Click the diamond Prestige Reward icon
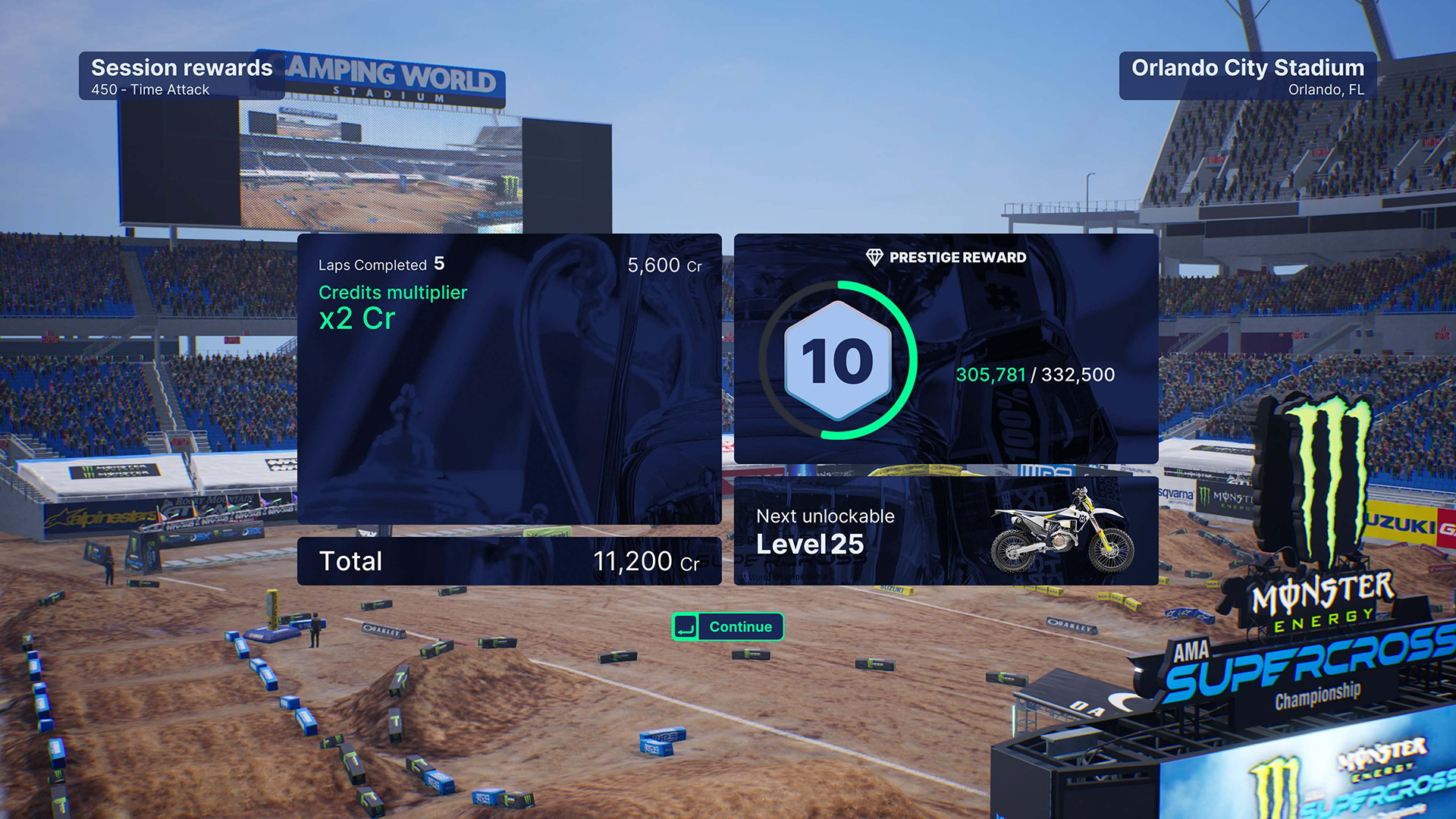 click(x=875, y=257)
